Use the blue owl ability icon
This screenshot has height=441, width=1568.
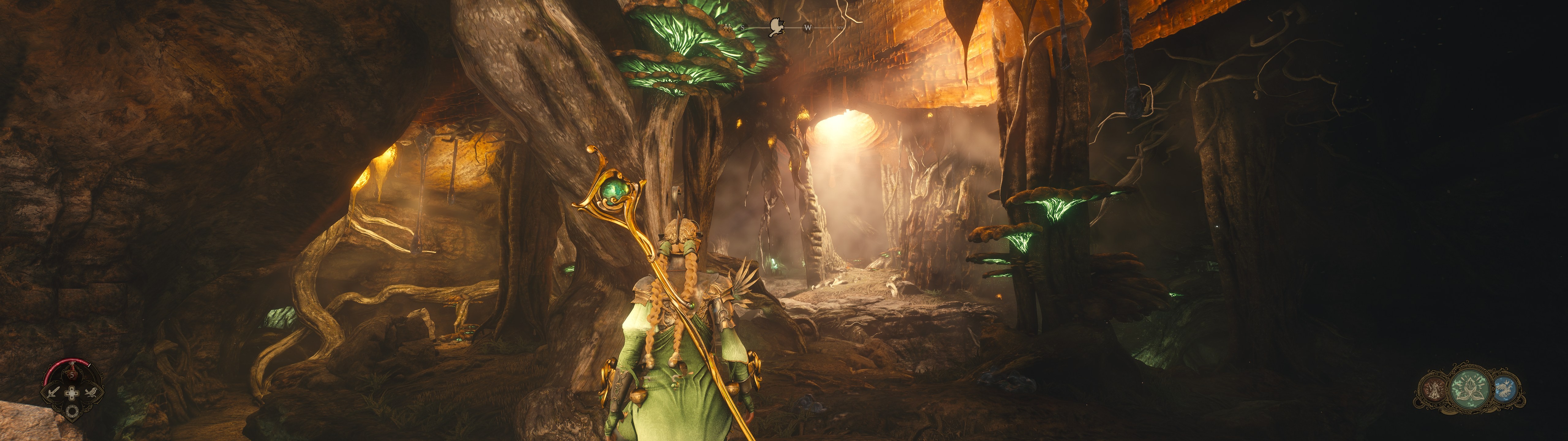coord(1505,389)
